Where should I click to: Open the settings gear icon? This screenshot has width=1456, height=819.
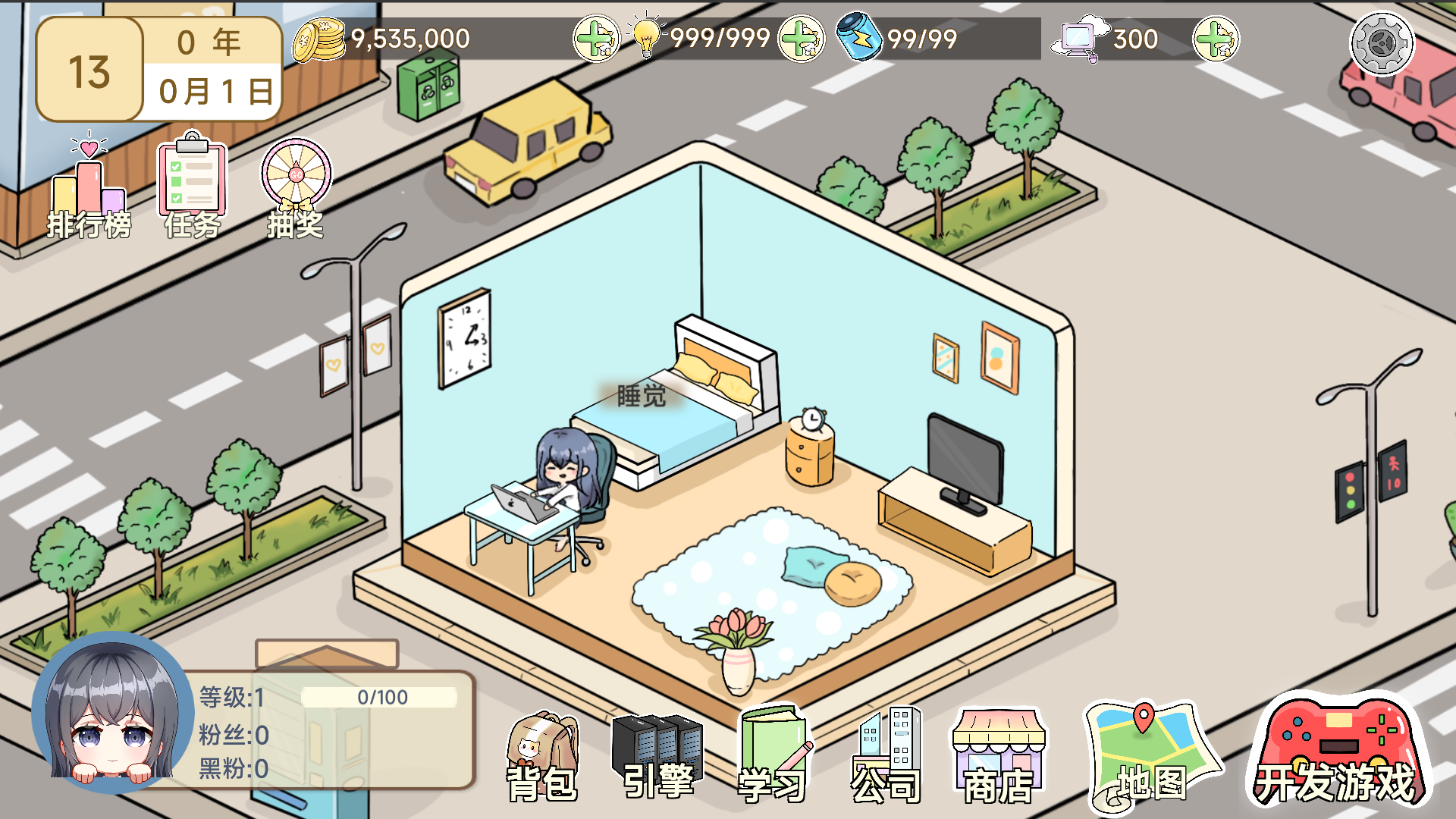click(1382, 43)
